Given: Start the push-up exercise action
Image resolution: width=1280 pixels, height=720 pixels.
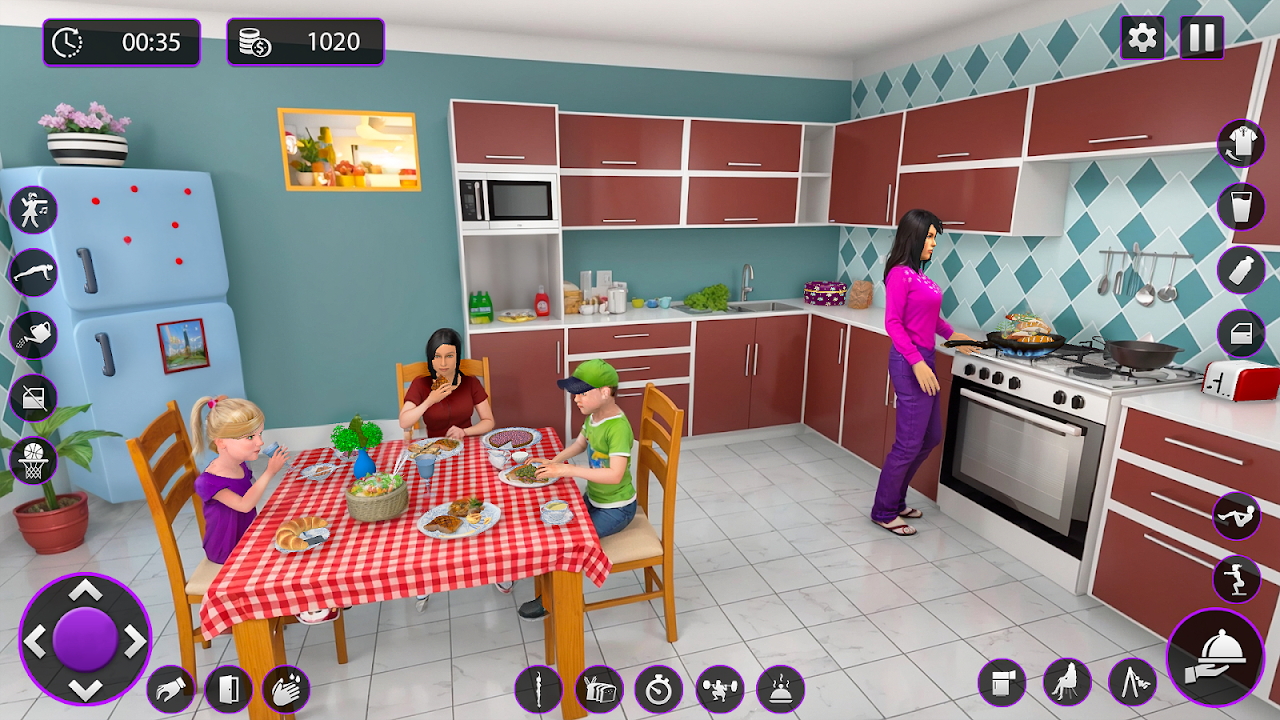Looking at the screenshot, I should 34,272.
